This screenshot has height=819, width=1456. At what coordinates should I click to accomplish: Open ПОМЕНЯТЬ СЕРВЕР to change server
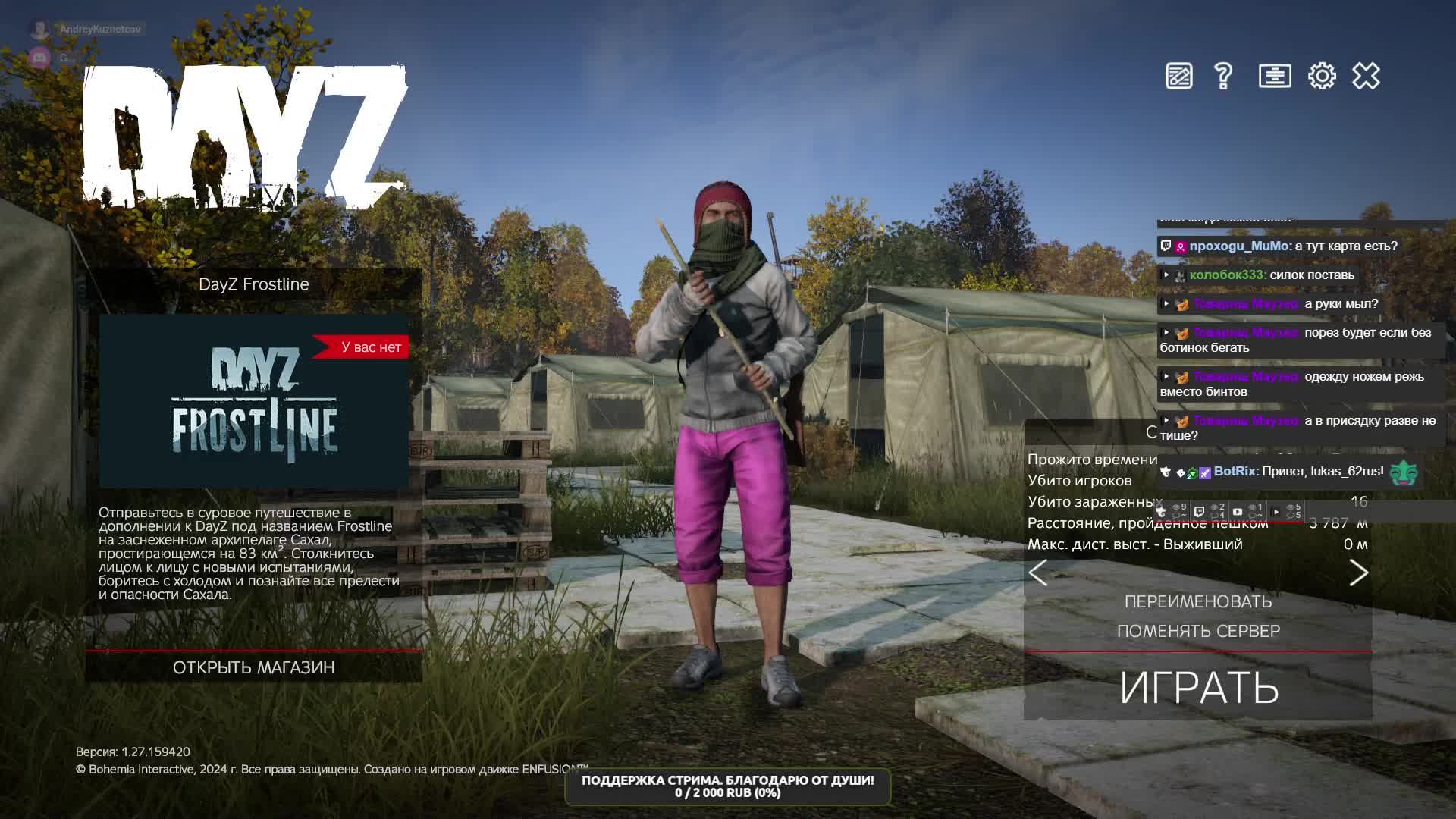click(1198, 631)
